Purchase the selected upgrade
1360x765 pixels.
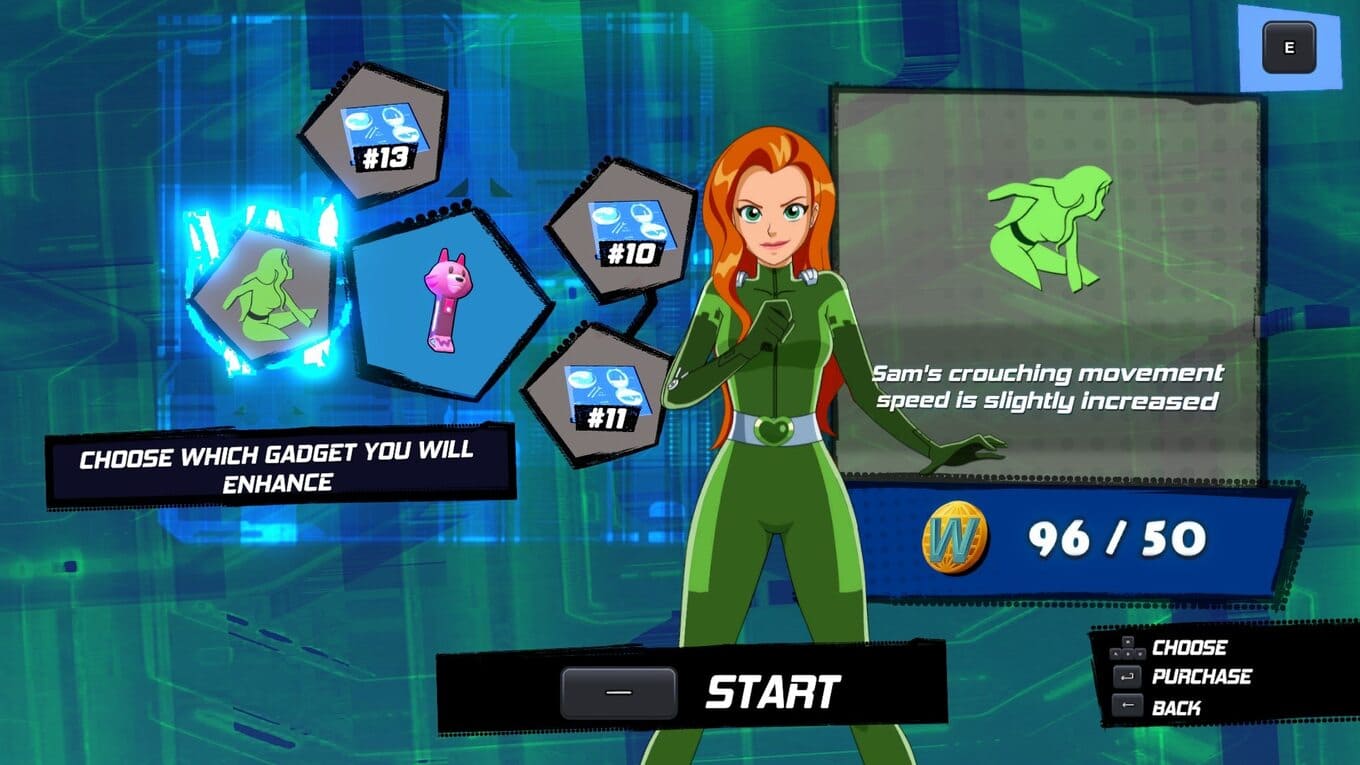[1182, 677]
